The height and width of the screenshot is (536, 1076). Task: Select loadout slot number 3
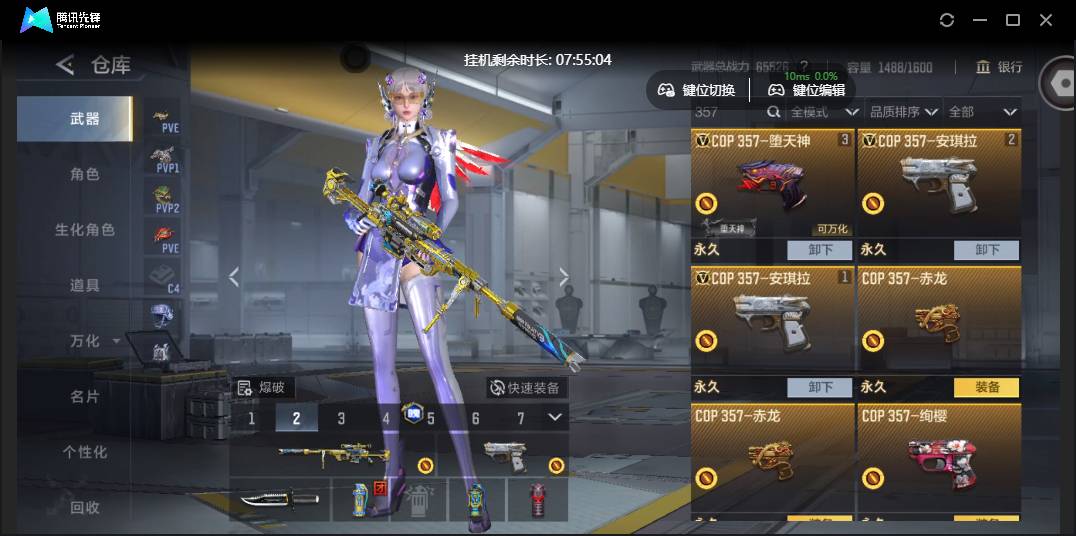(341, 418)
